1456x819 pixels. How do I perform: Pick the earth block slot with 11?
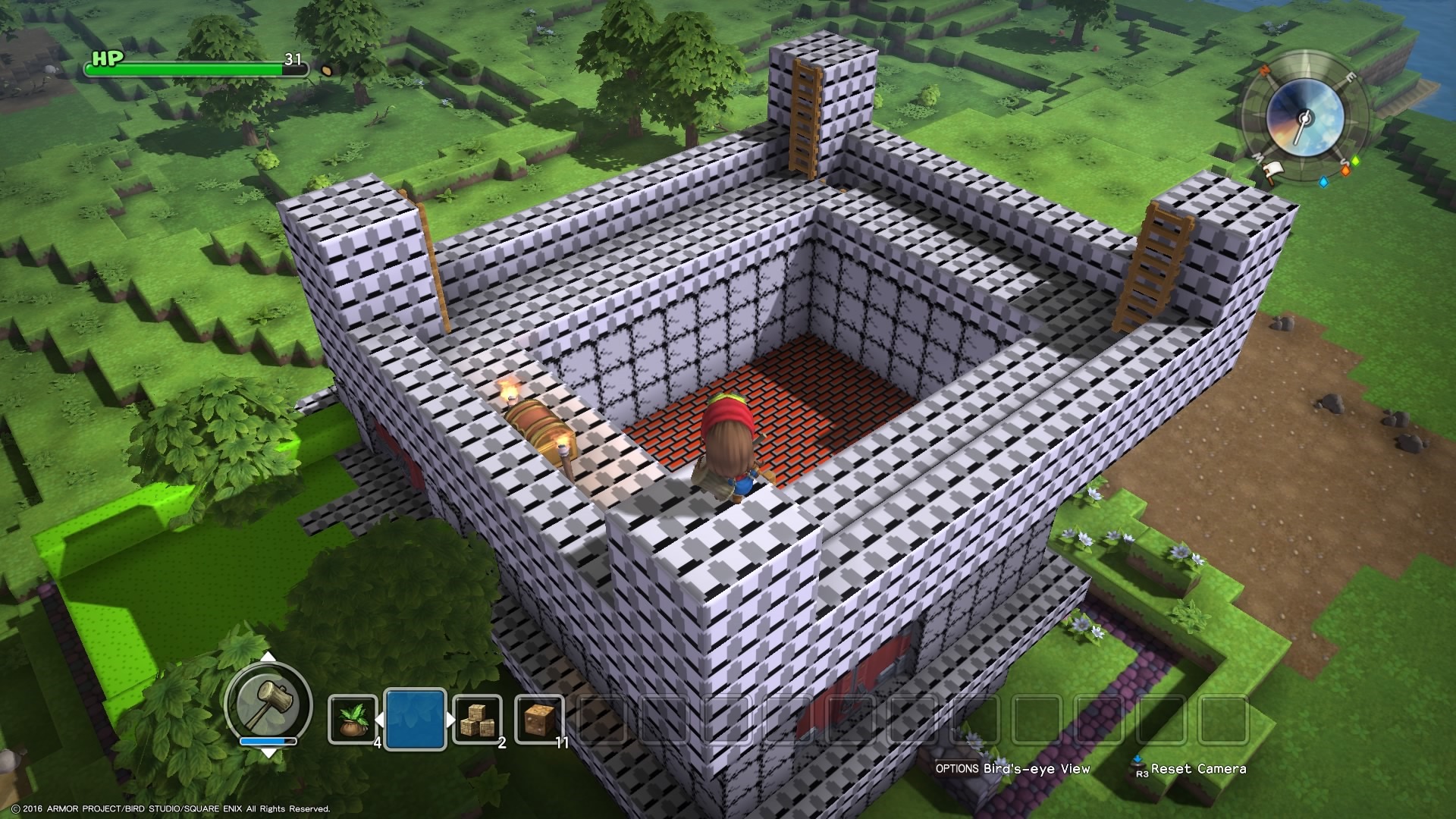(x=539, y=720)
